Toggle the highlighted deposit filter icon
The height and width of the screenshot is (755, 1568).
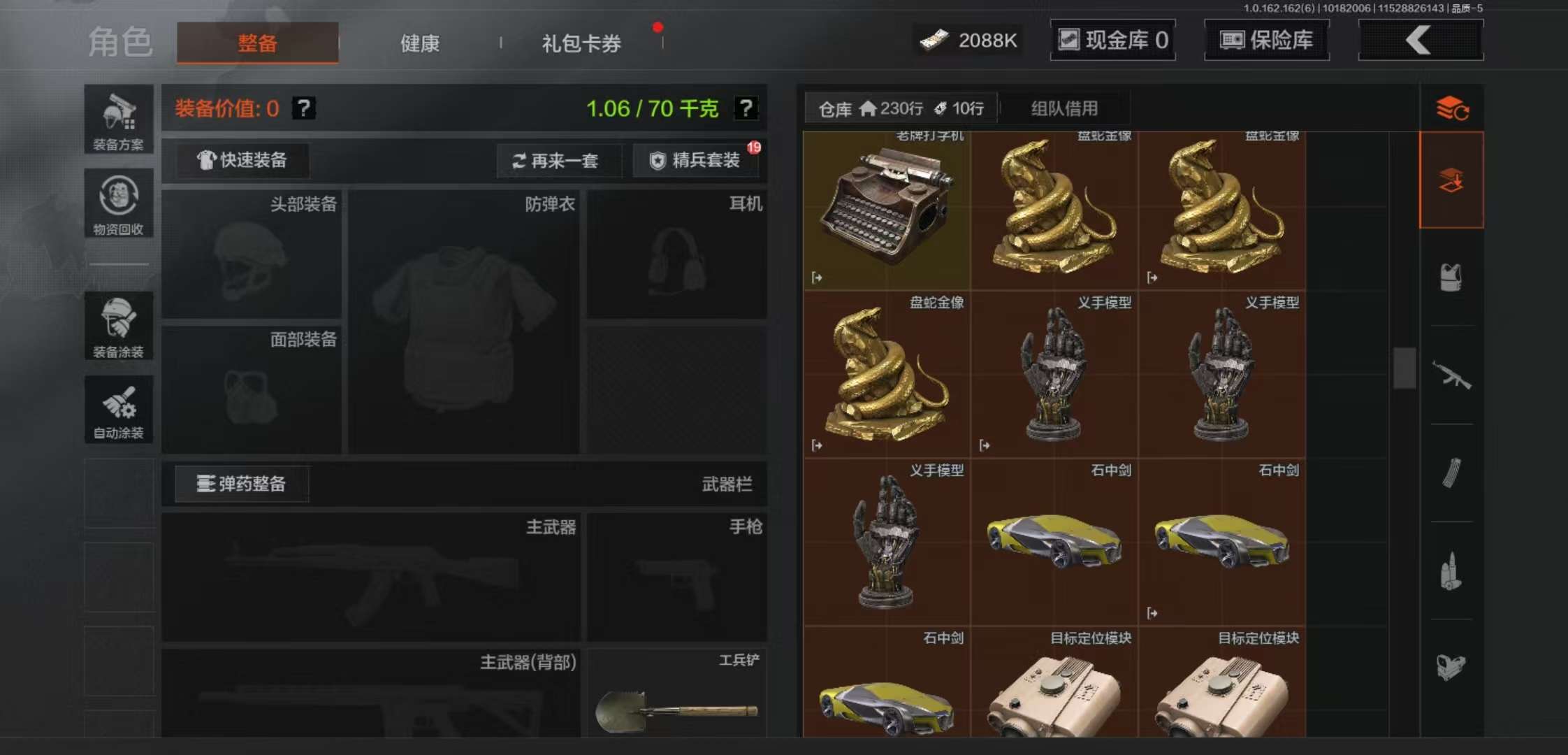(1452, 179)
